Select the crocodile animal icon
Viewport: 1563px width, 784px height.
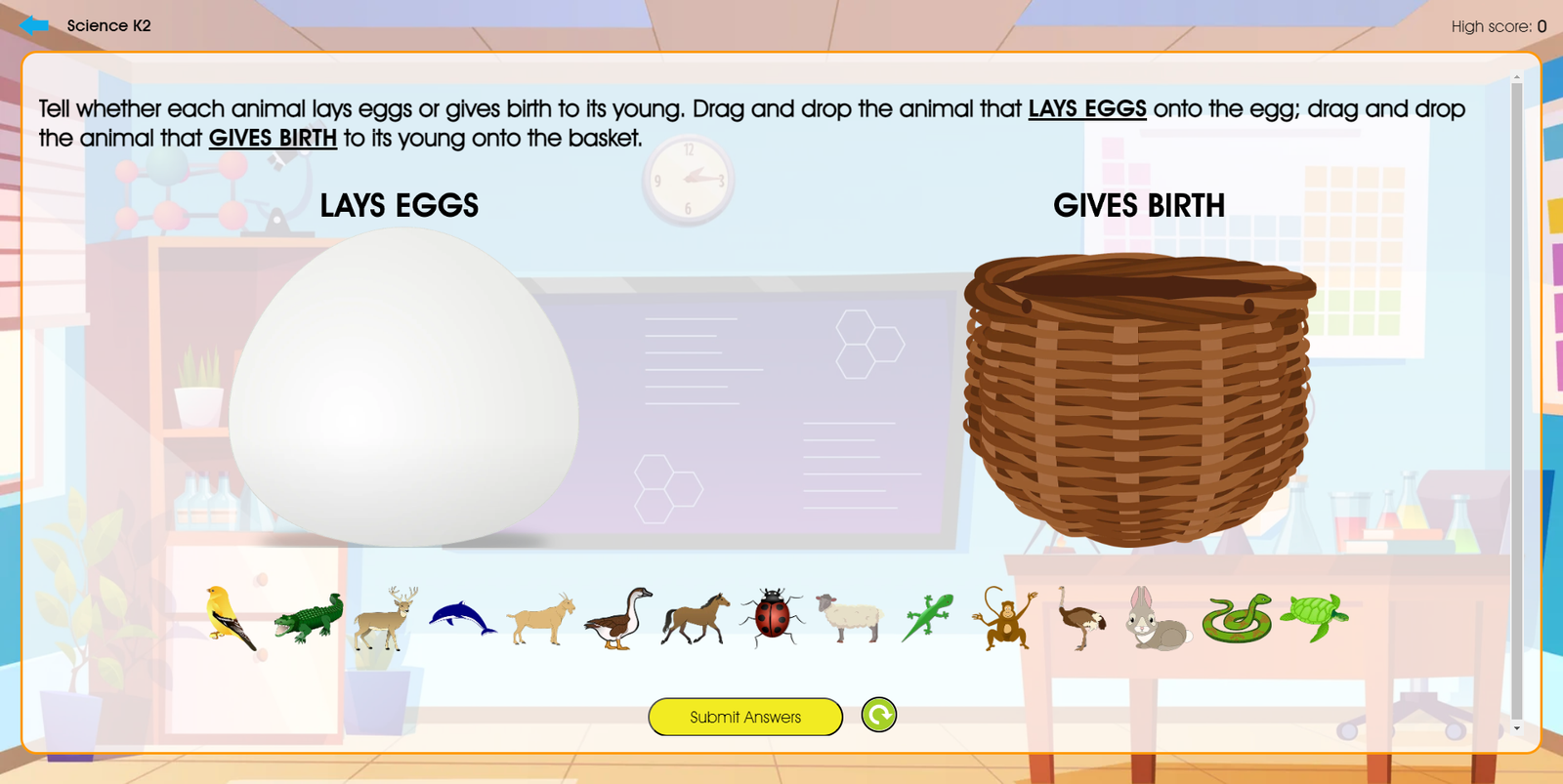[x=310, y=620]
